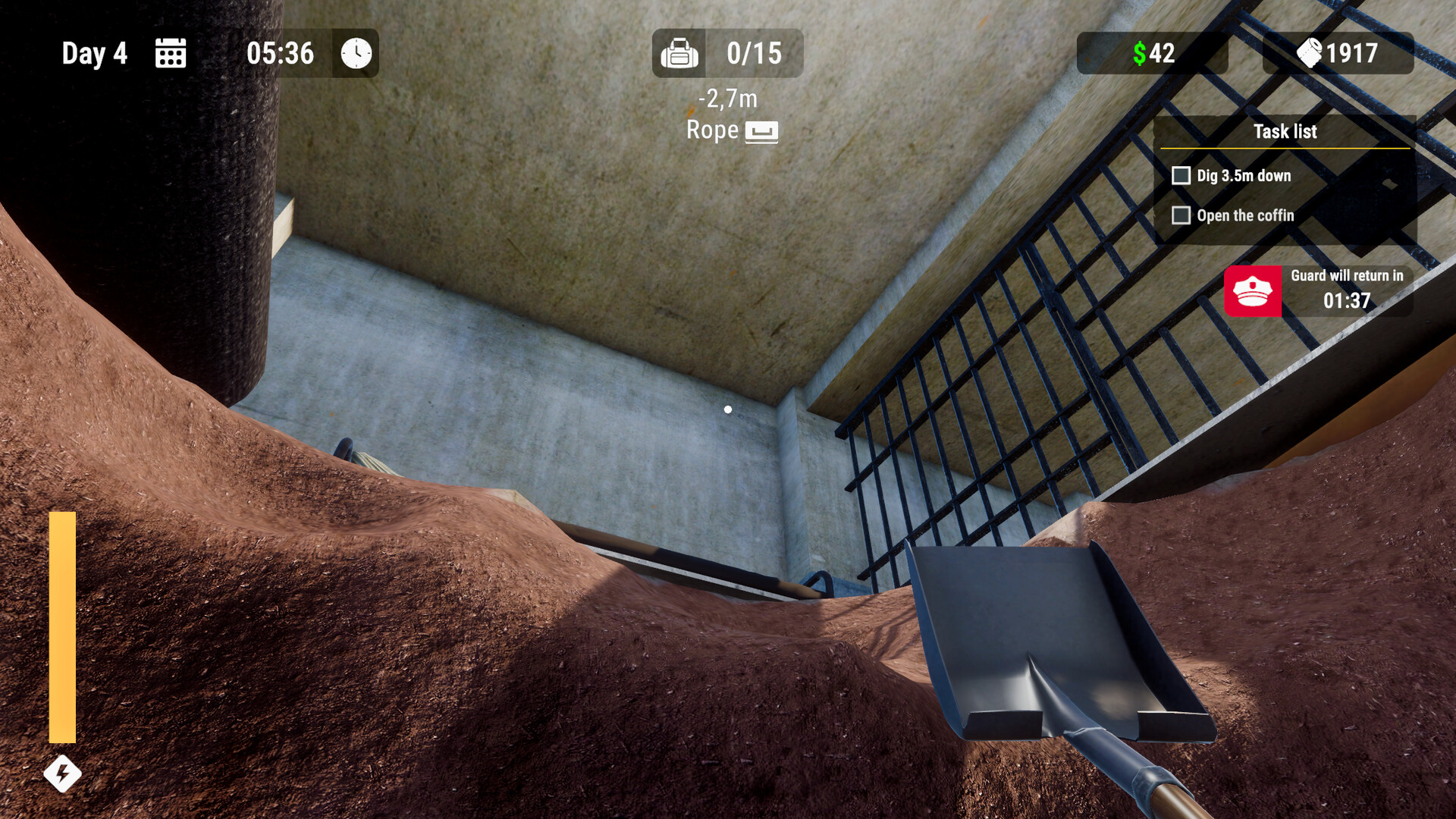Collapse the Task list panel
This screenshot has width=1456, height=819.
pyautogui.click(x=1287, y=131)
